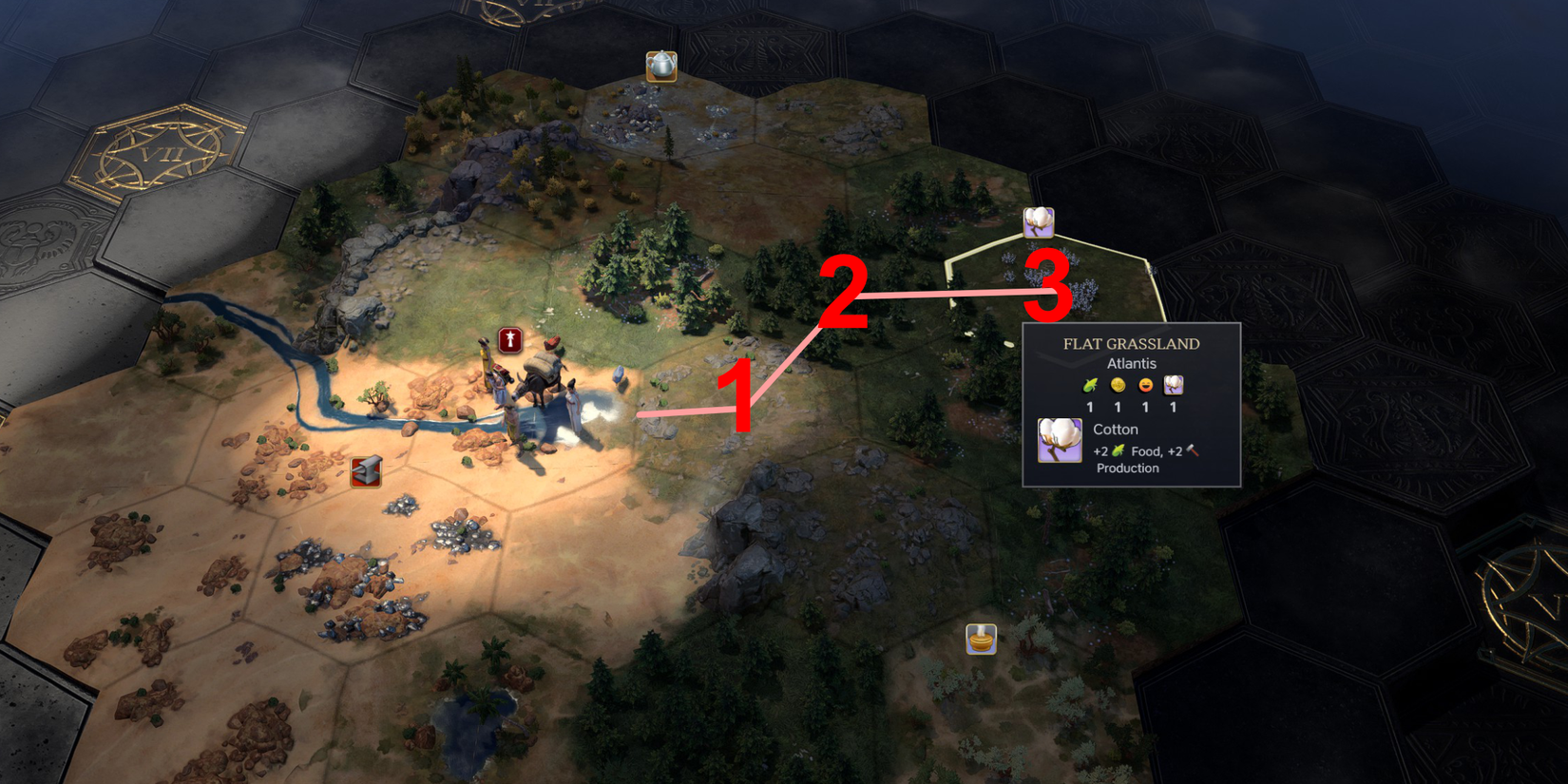Click the gold coin yield icon in the tooltip
Screen dimensions: 1568x784
coord(1118,385)
